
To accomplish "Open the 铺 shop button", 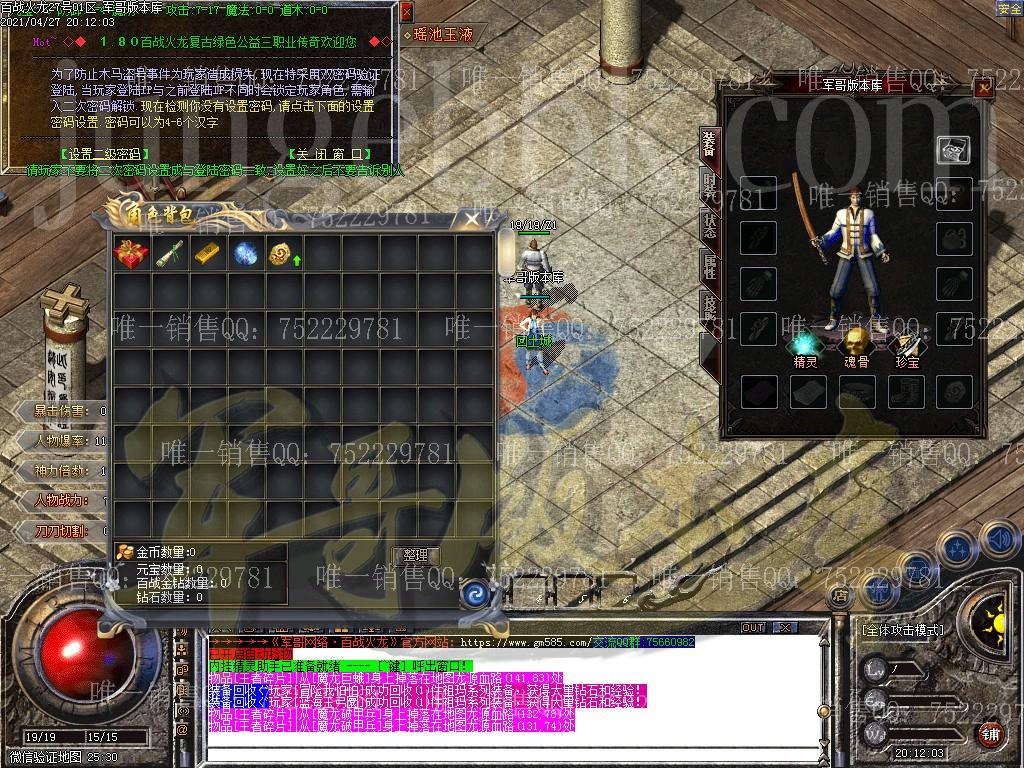I will pyautogui.click(x=990, y=734).
